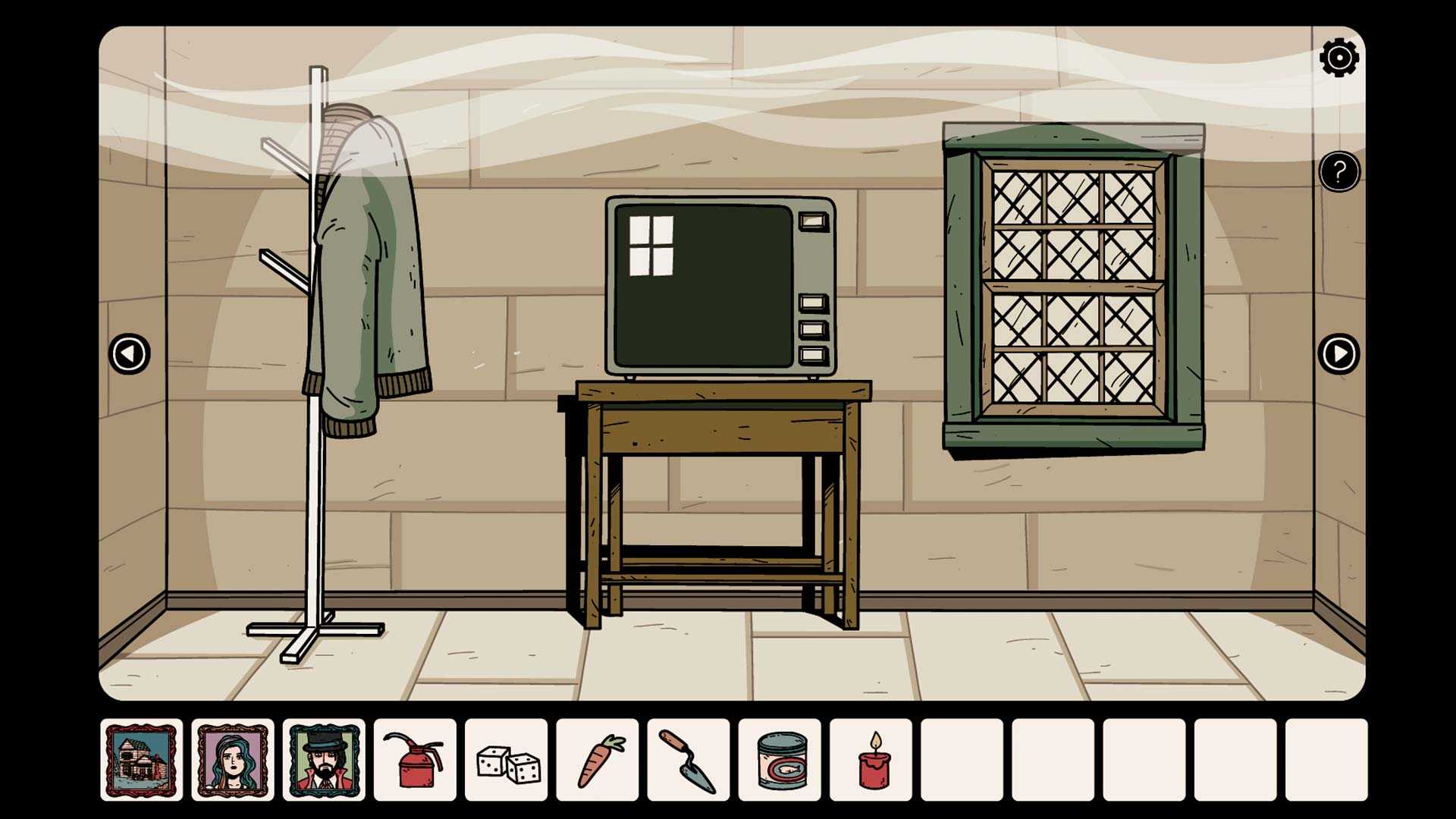
Task: Show the hint question mark
Action: pyautogui.click(x=1338, y=172)
